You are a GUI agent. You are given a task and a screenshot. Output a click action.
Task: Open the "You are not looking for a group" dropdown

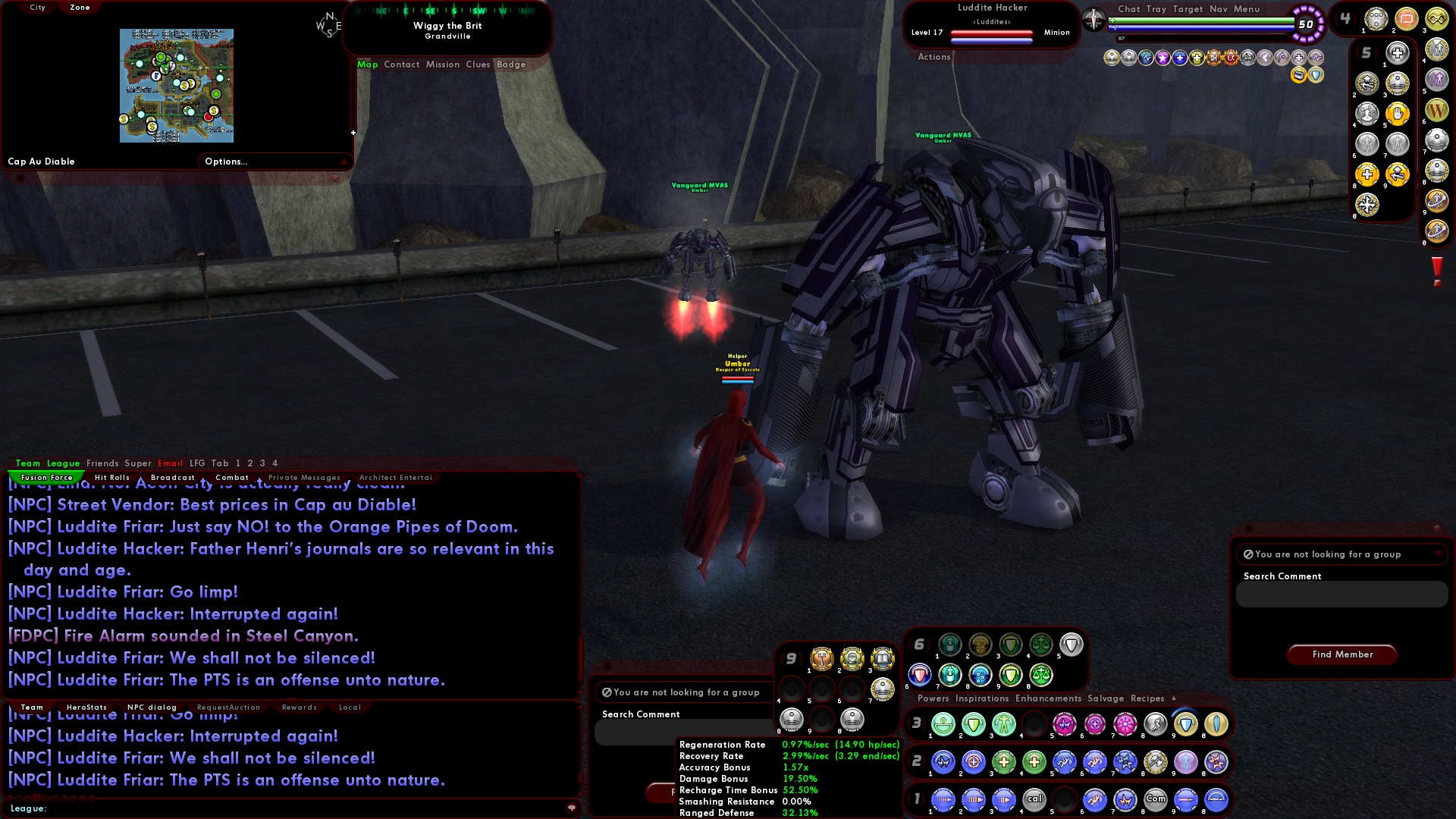coord(1341,554)
